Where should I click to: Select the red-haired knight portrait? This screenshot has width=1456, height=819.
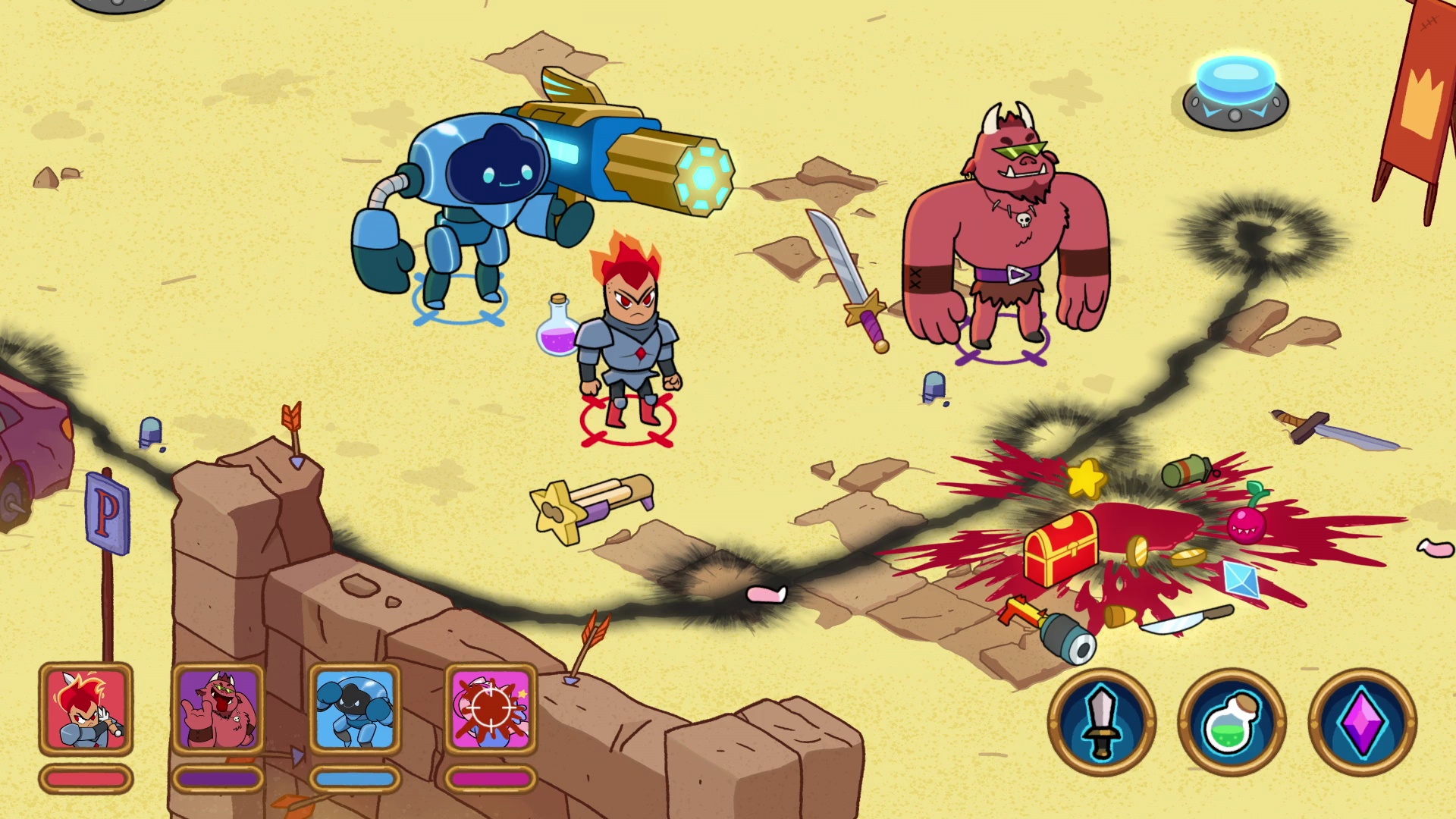[86, 710]
